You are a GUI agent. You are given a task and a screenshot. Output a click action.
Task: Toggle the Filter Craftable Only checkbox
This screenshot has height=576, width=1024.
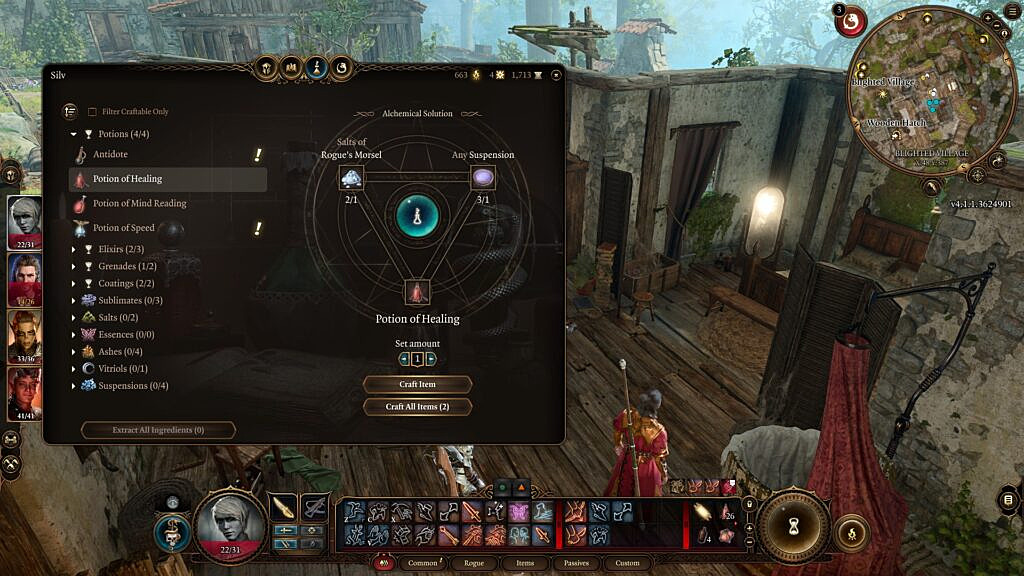[93, 112]
